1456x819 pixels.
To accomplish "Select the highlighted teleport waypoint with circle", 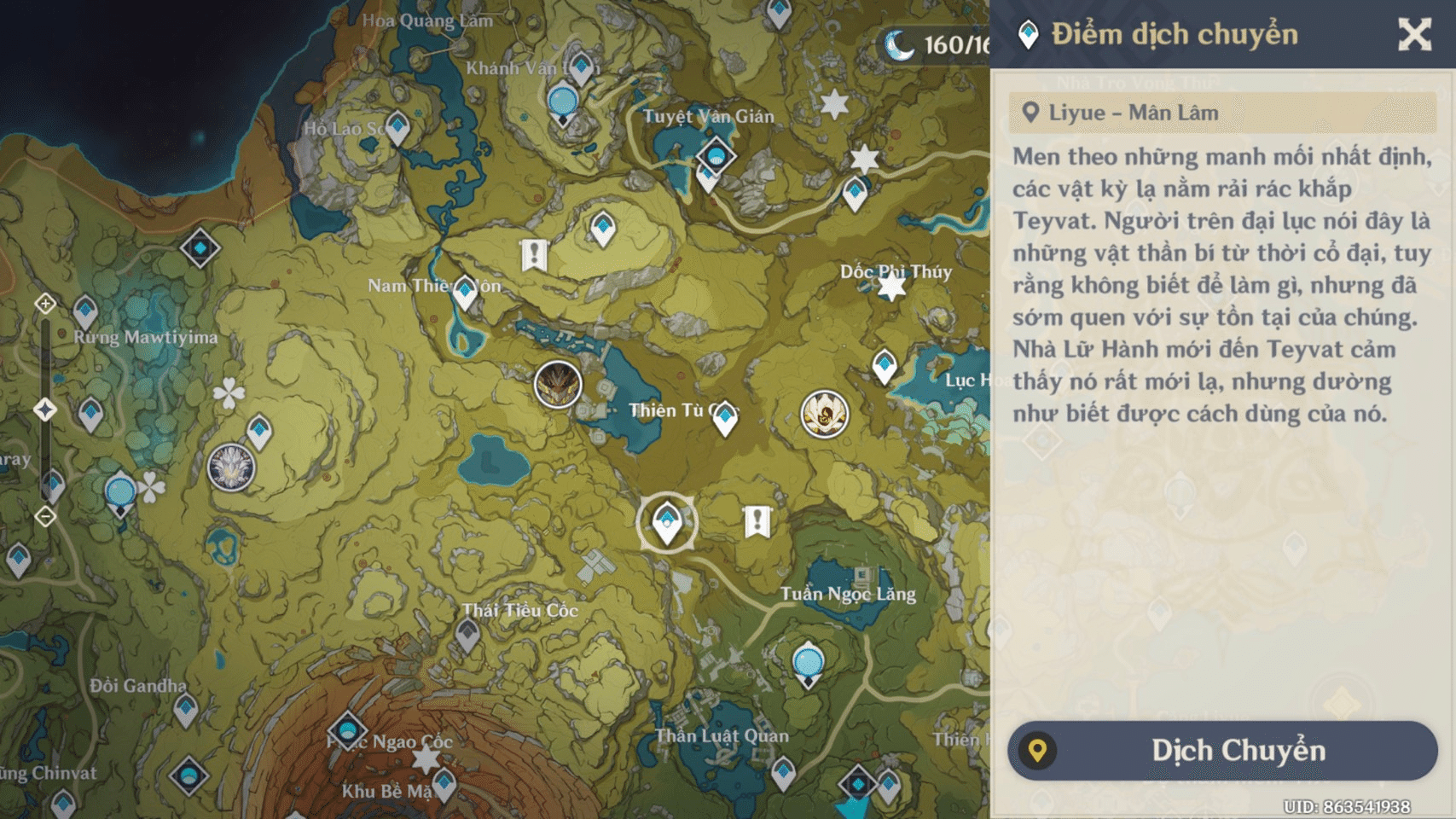I will point(667,522).
